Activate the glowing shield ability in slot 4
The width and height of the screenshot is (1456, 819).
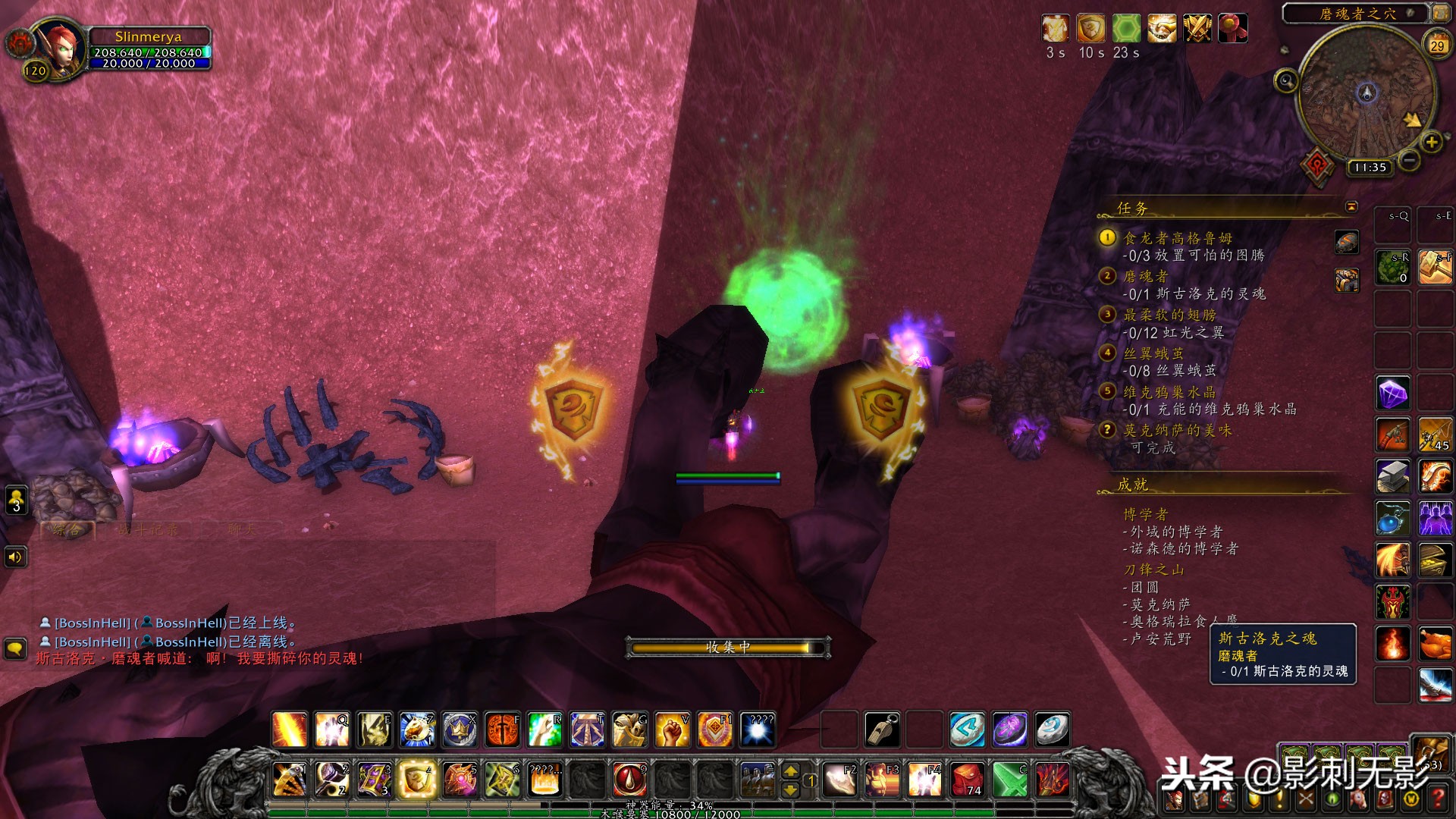click(x=416, y=779)
